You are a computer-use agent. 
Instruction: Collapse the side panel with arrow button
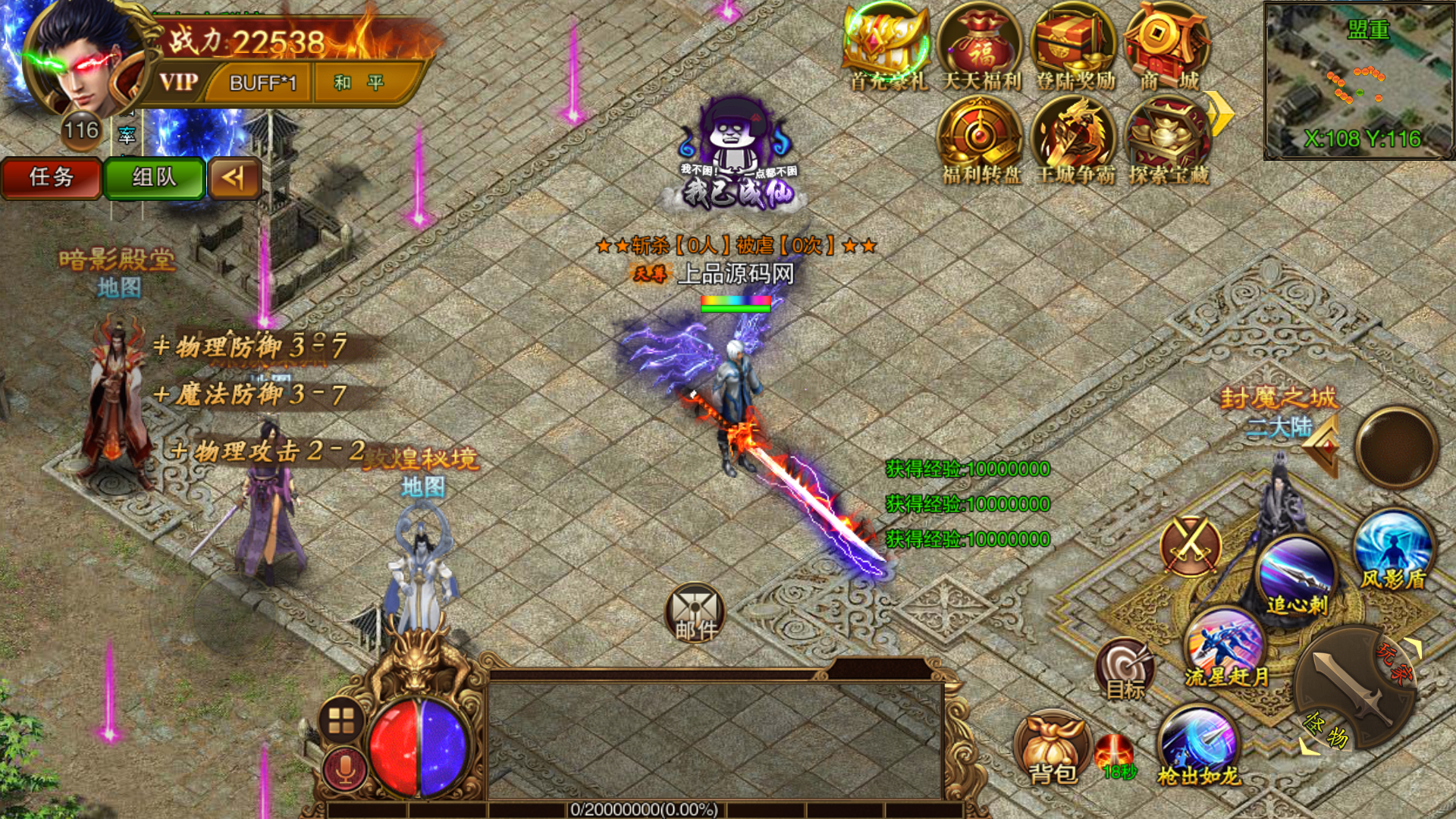(x=234, y=177)
